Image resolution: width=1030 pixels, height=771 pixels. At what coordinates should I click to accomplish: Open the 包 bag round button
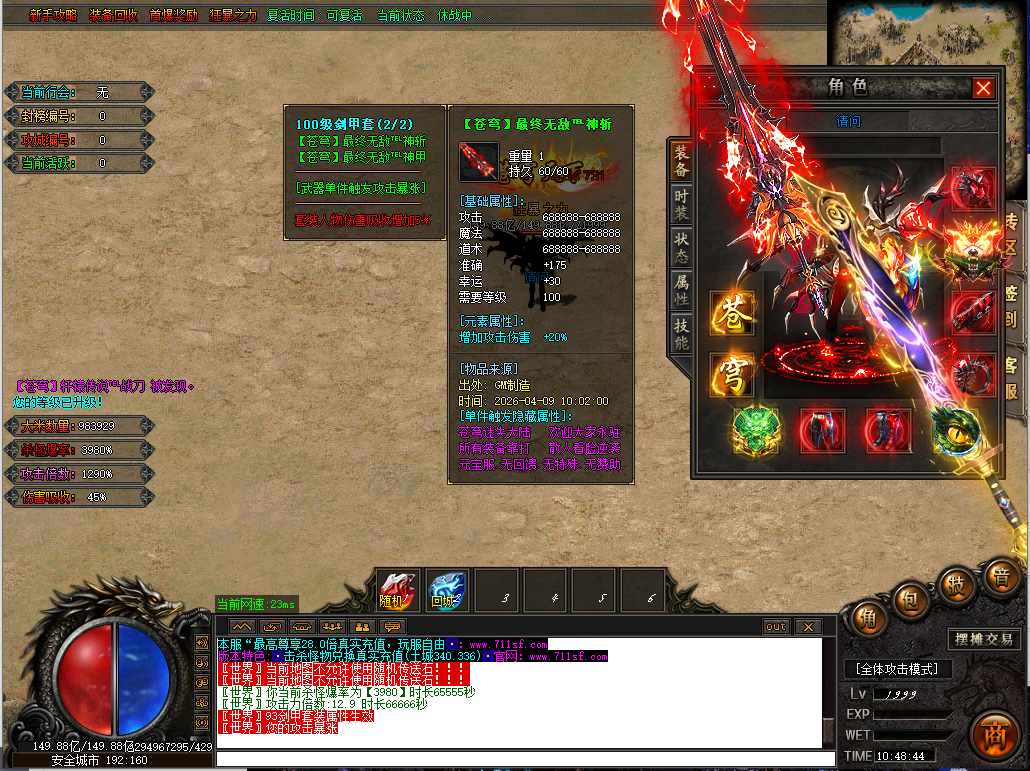pyautogui.click(x=911, y=600)
